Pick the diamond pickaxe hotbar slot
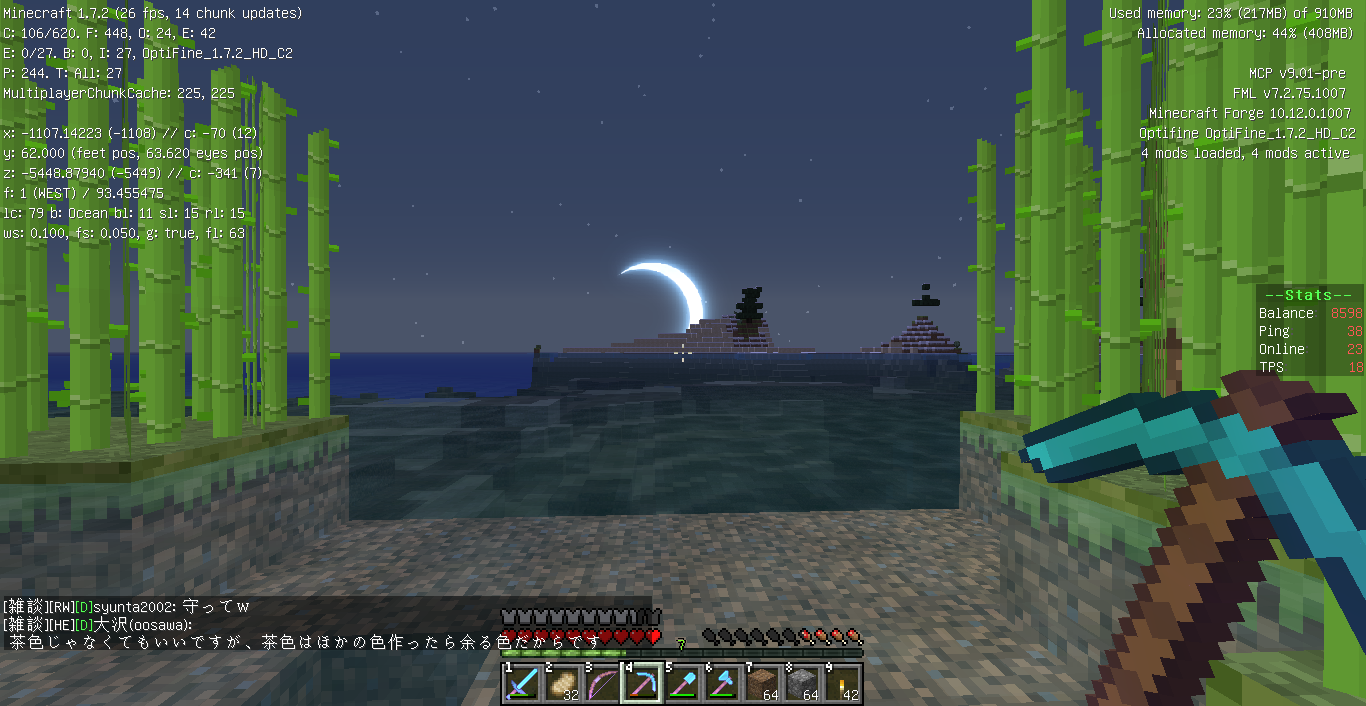Image resolution: width=1366 pixels, height=706 pixels. point(642,683)
